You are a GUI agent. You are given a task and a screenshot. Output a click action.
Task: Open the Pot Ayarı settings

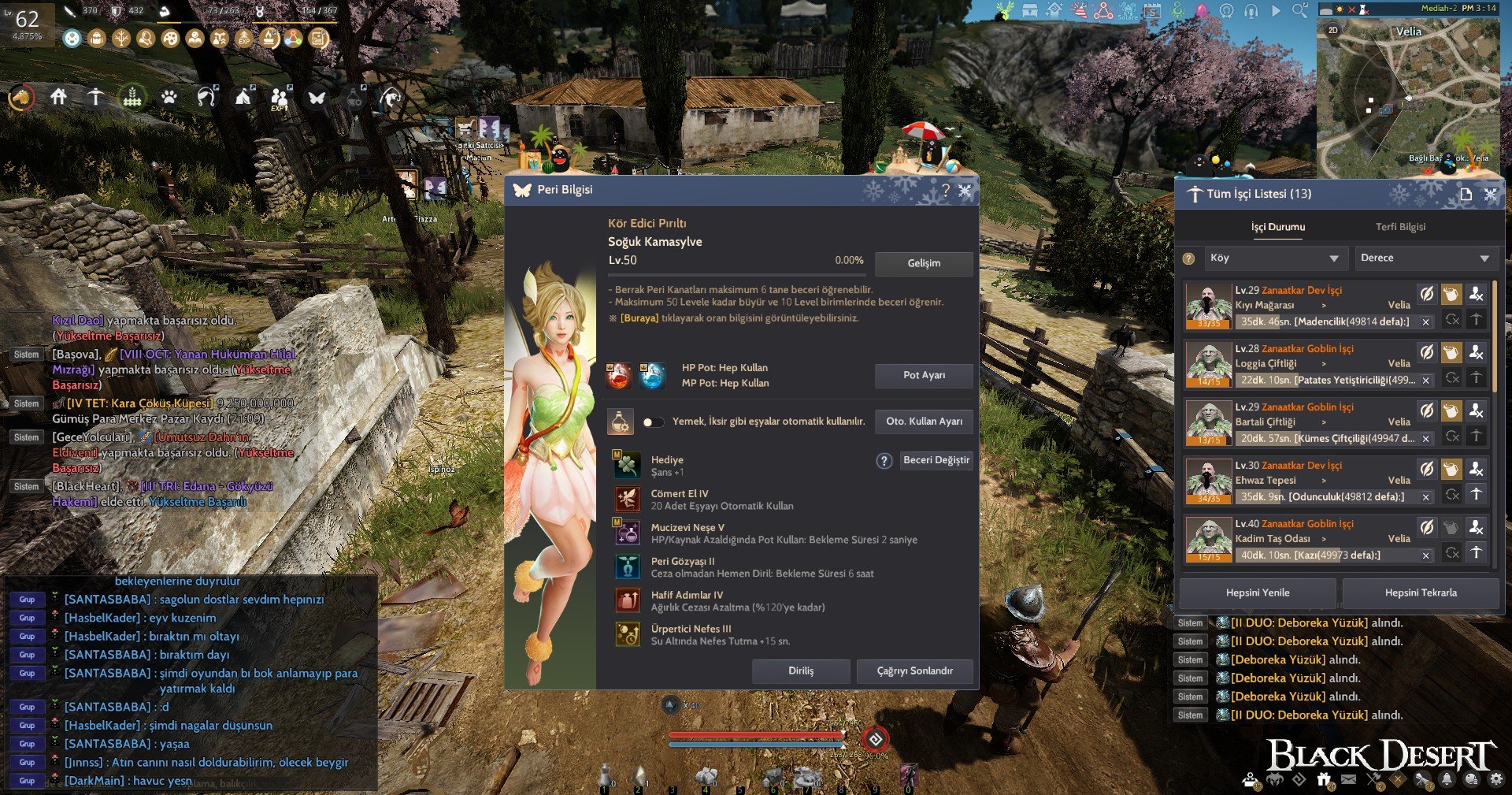tap(924, 375)
